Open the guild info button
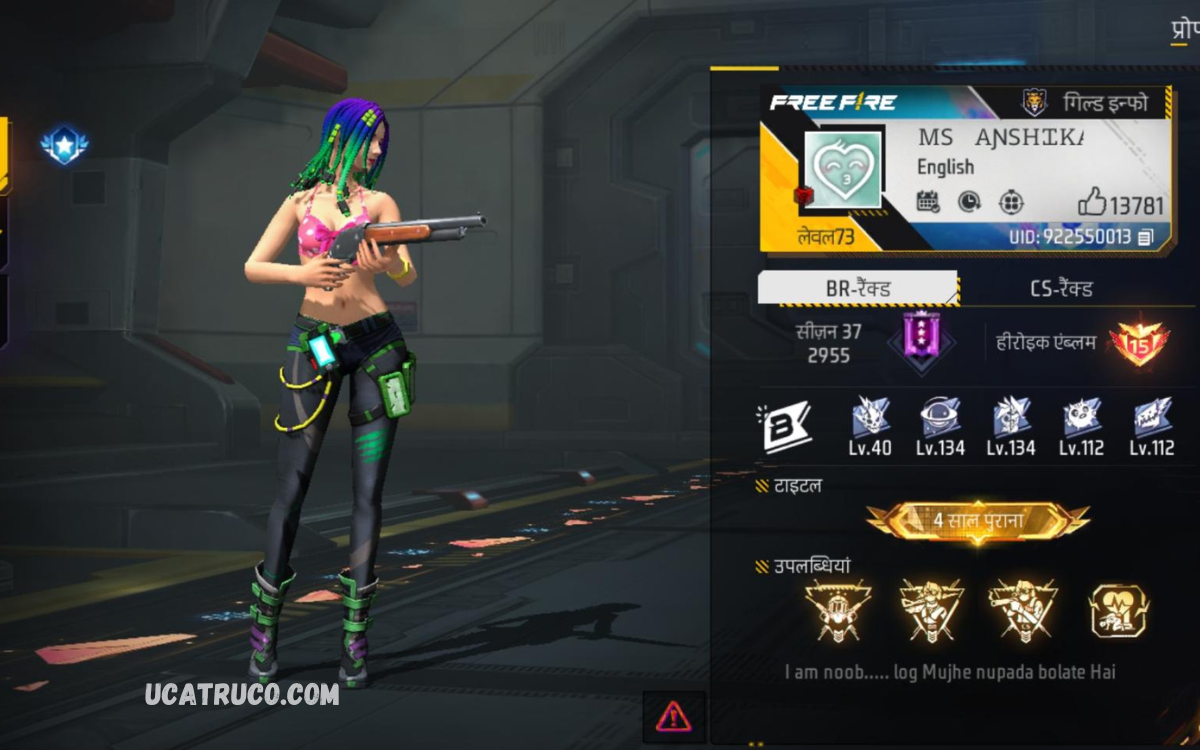This screenshot has height=750, width=1200. (x=1086, y=102)
